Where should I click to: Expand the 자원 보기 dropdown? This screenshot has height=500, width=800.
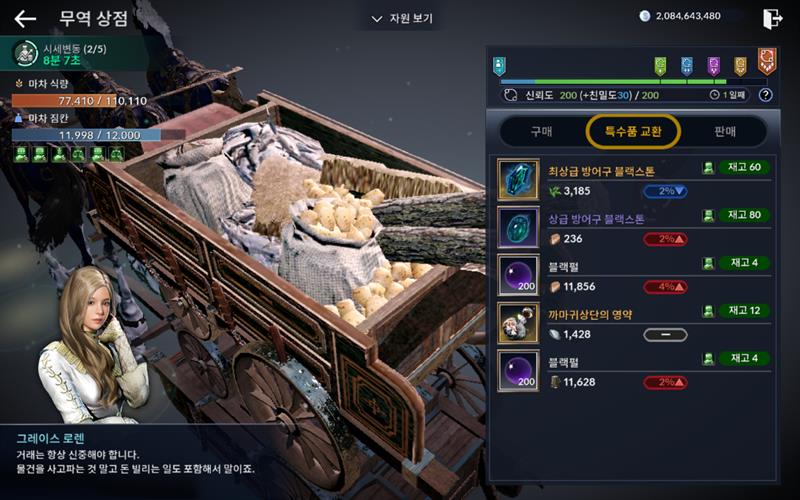tap(402, 18)
